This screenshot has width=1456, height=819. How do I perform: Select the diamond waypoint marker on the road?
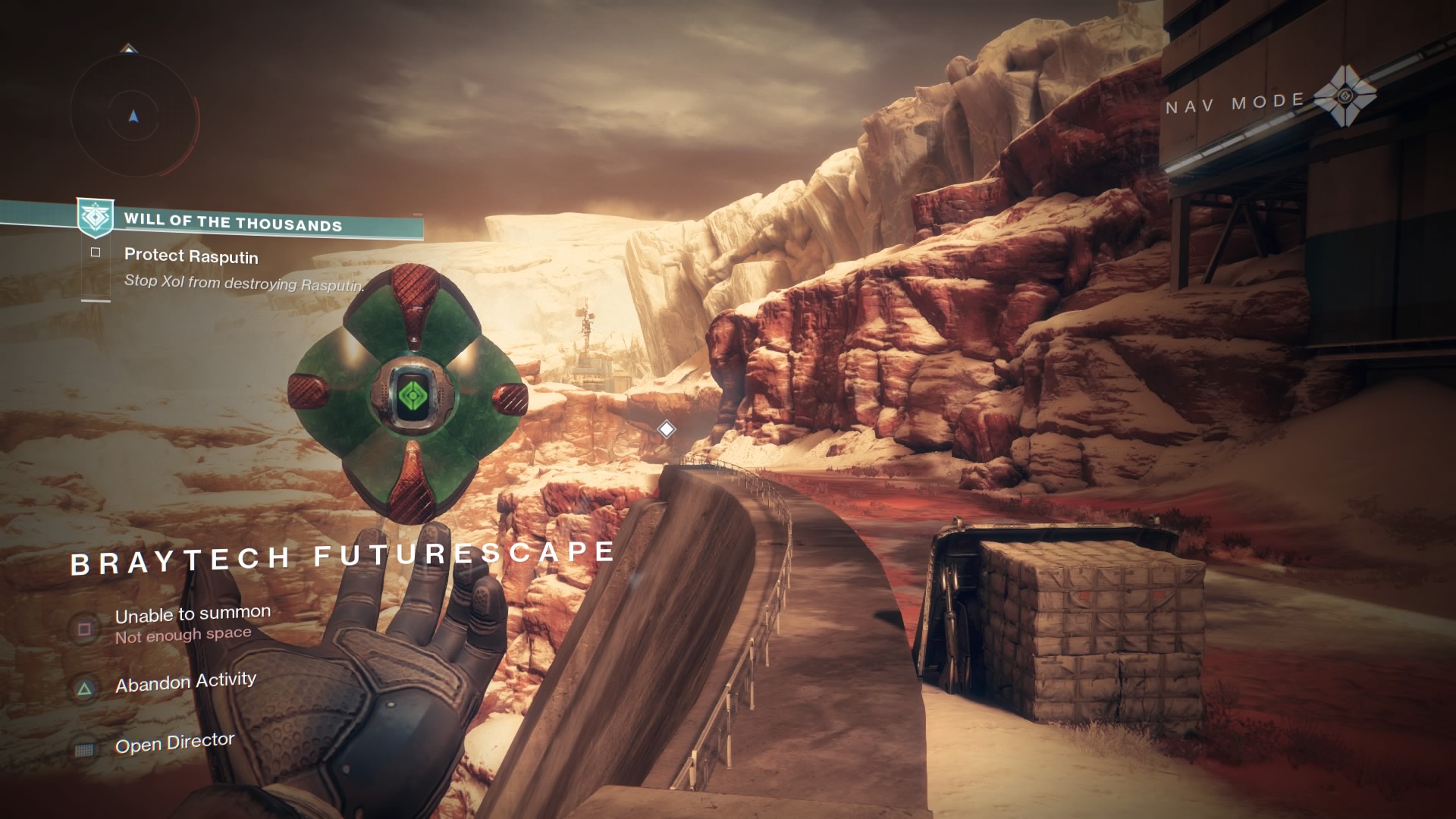click(665, 429)
